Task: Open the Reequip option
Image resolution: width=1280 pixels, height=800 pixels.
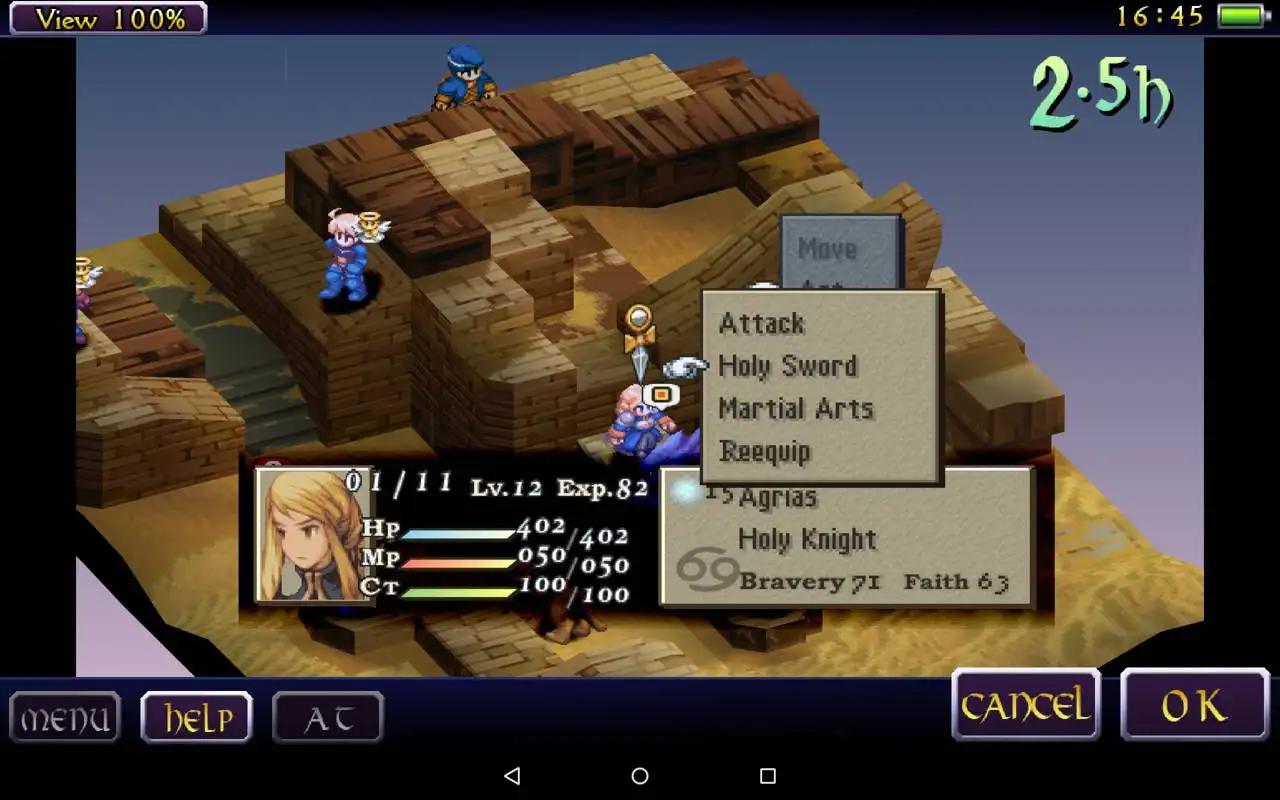Action: 765,452
